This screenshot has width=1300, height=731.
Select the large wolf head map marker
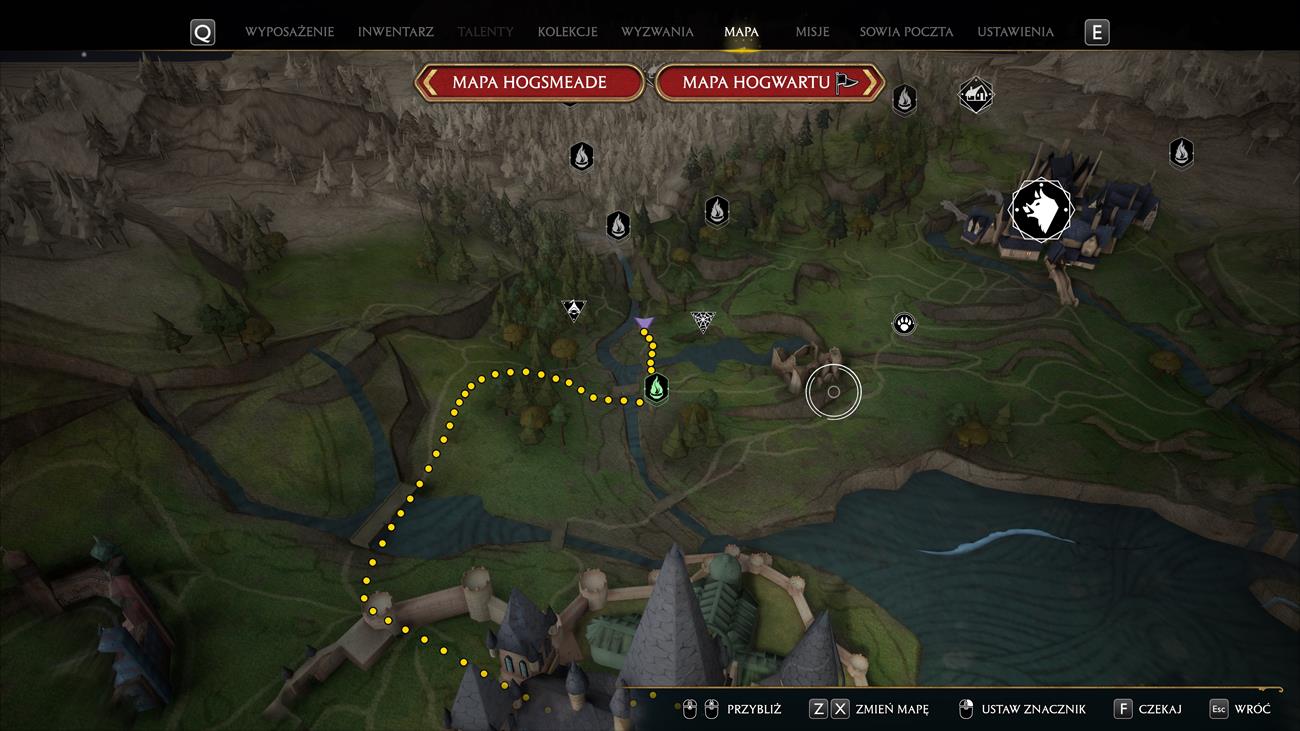[1041, 210]
